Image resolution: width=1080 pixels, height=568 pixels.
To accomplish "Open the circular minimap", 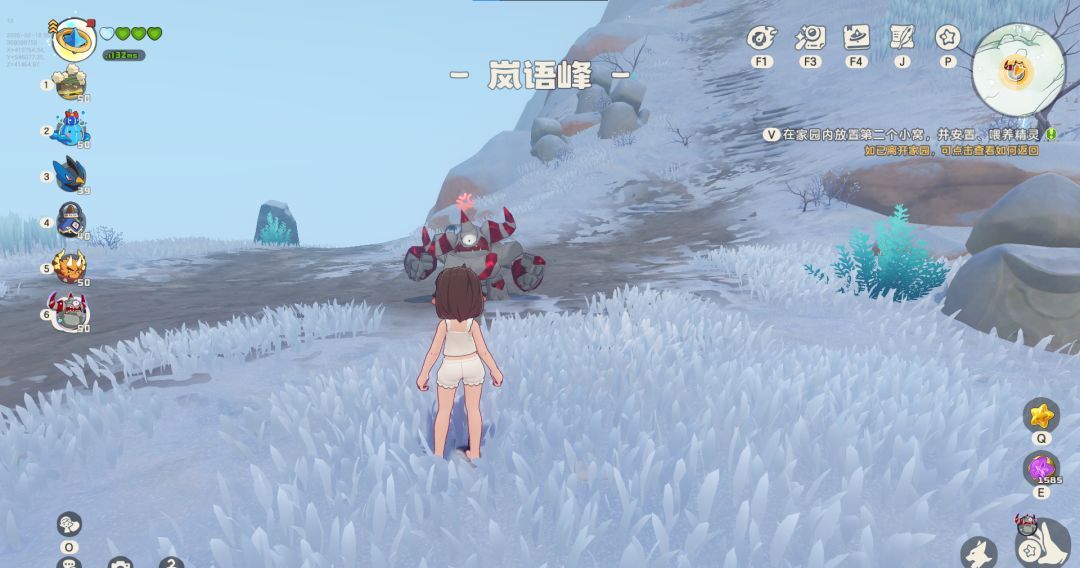I will tap(1018, 70).
